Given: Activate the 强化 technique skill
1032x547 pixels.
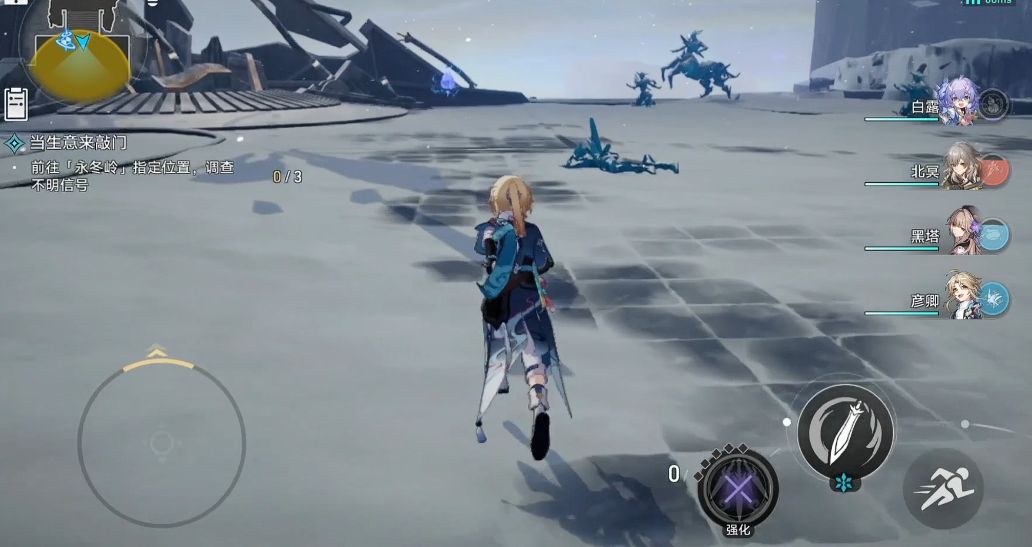Looking at the screenshot, I should click(738, 489).
